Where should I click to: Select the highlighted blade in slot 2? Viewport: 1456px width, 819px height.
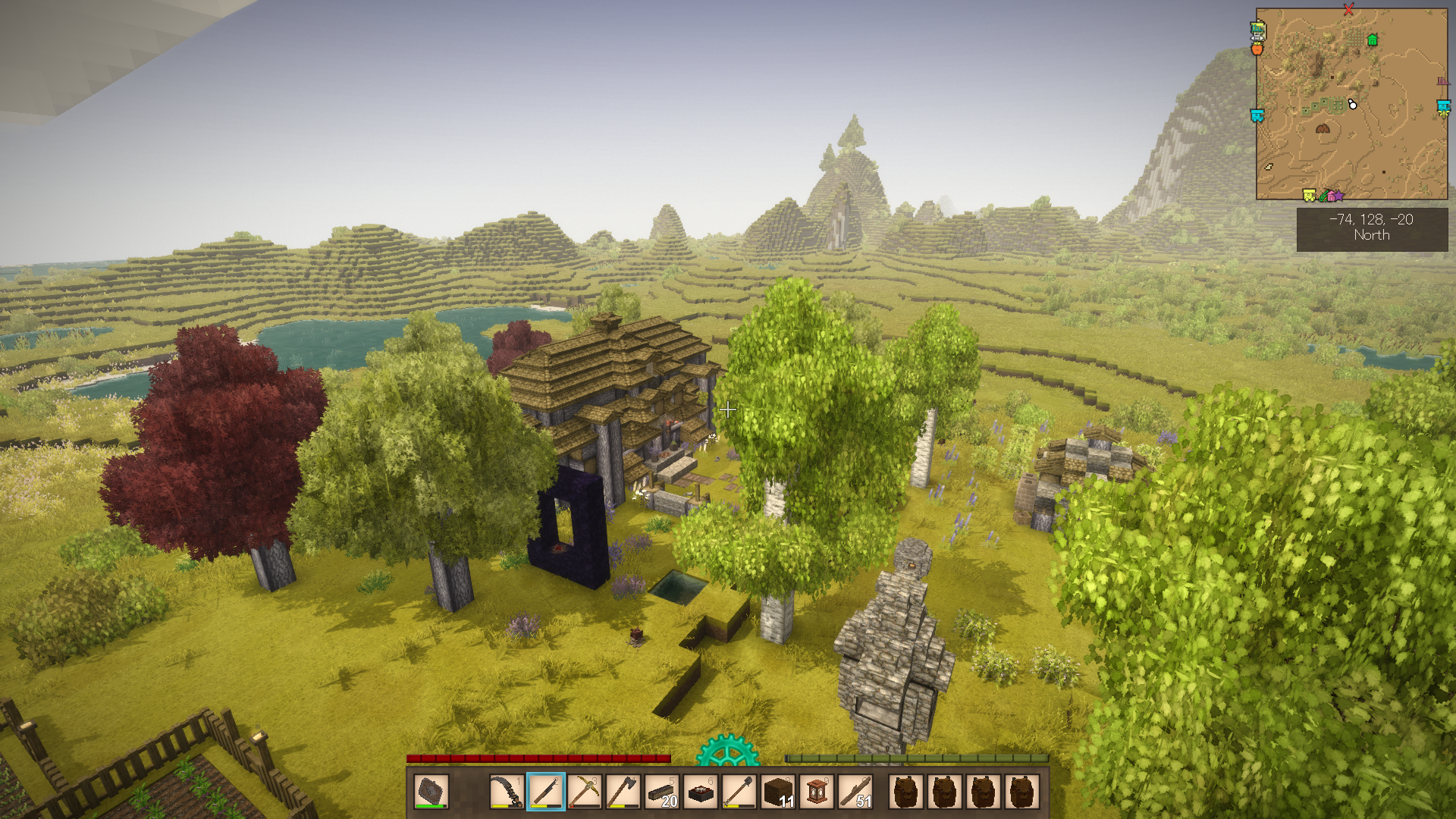(545, 792)
